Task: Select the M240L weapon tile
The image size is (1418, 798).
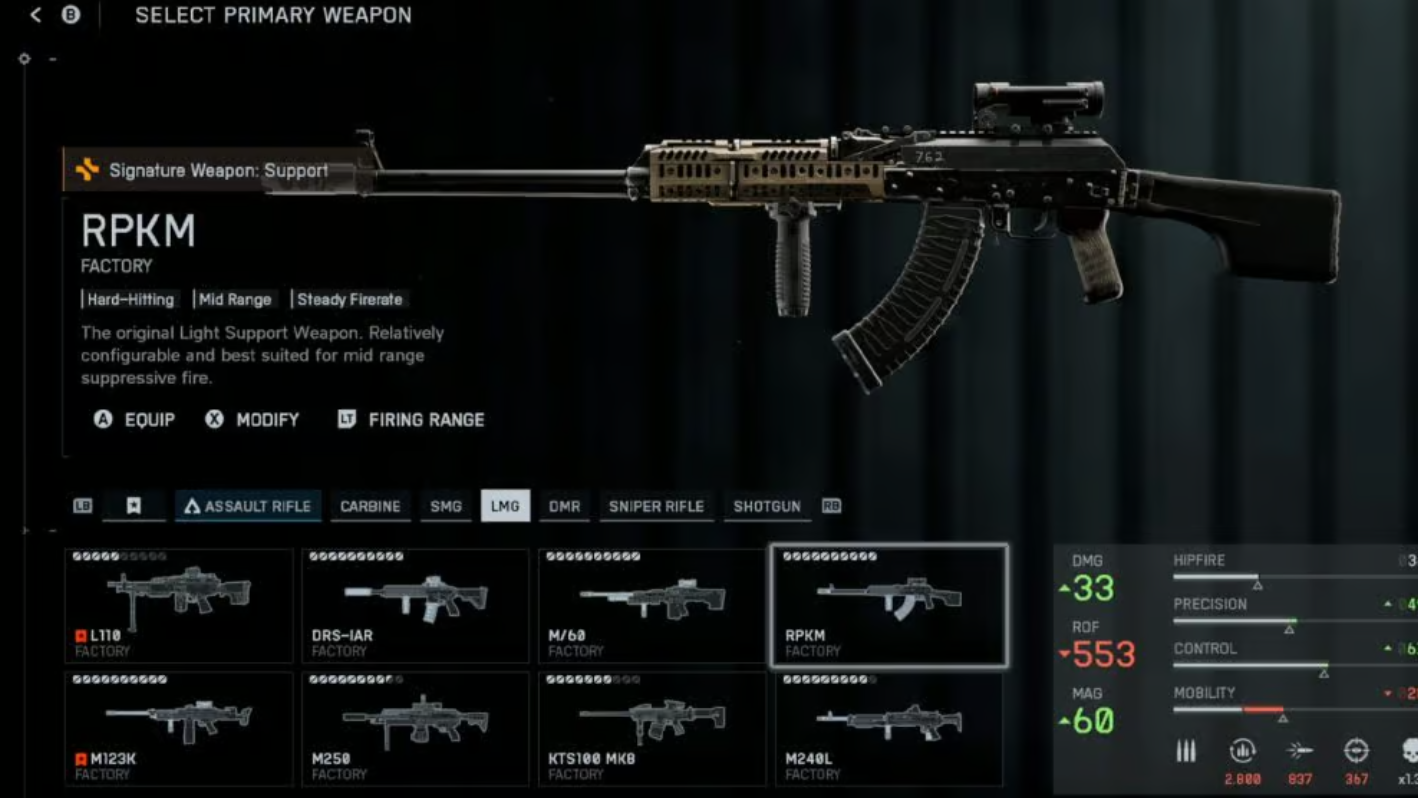Action: 888,728
